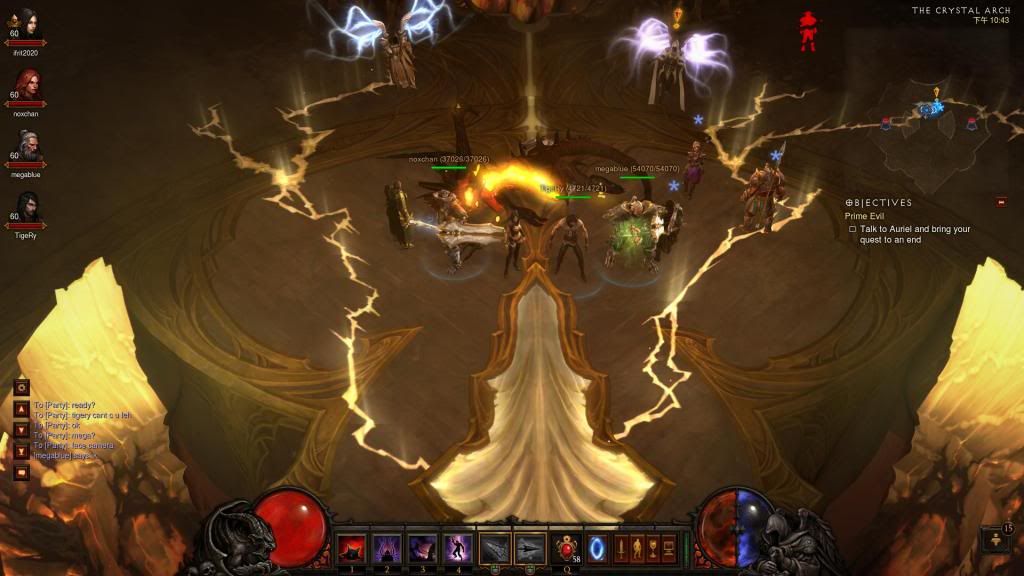Cast the glowing figure skill in slot 4

[x=457, y=549]
